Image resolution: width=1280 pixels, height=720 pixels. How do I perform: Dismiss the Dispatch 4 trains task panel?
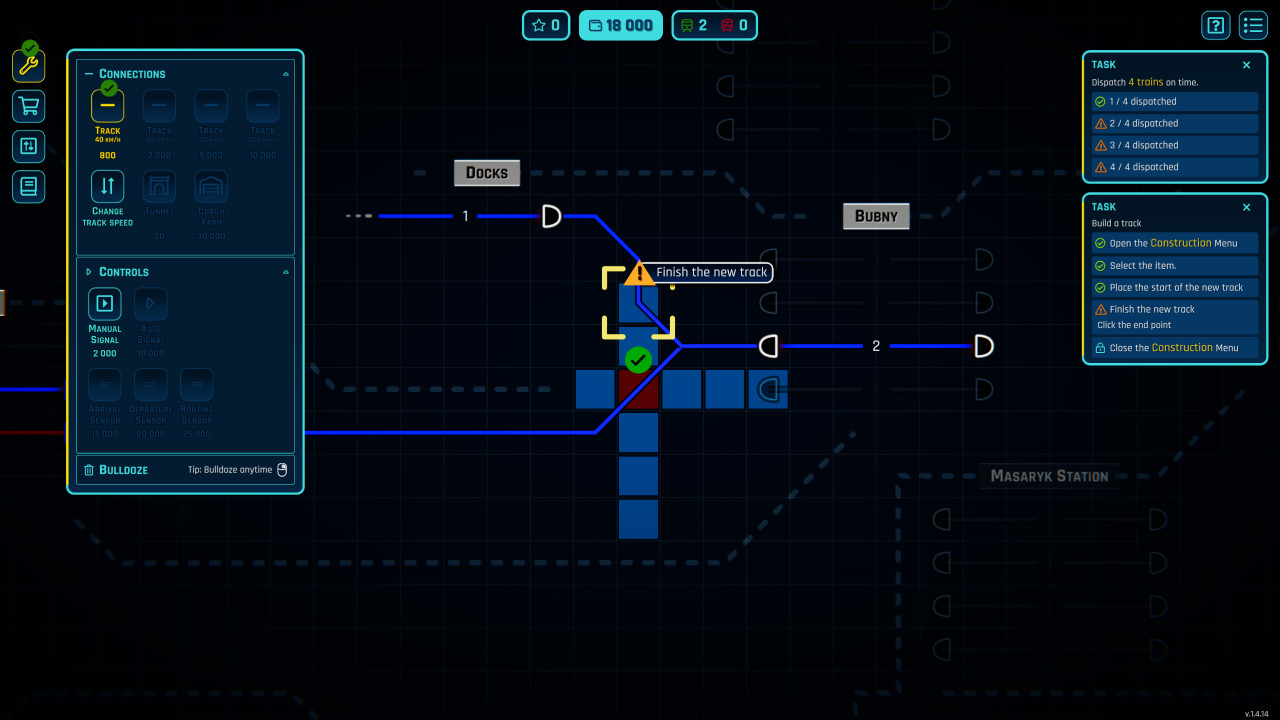(1246, 64)
